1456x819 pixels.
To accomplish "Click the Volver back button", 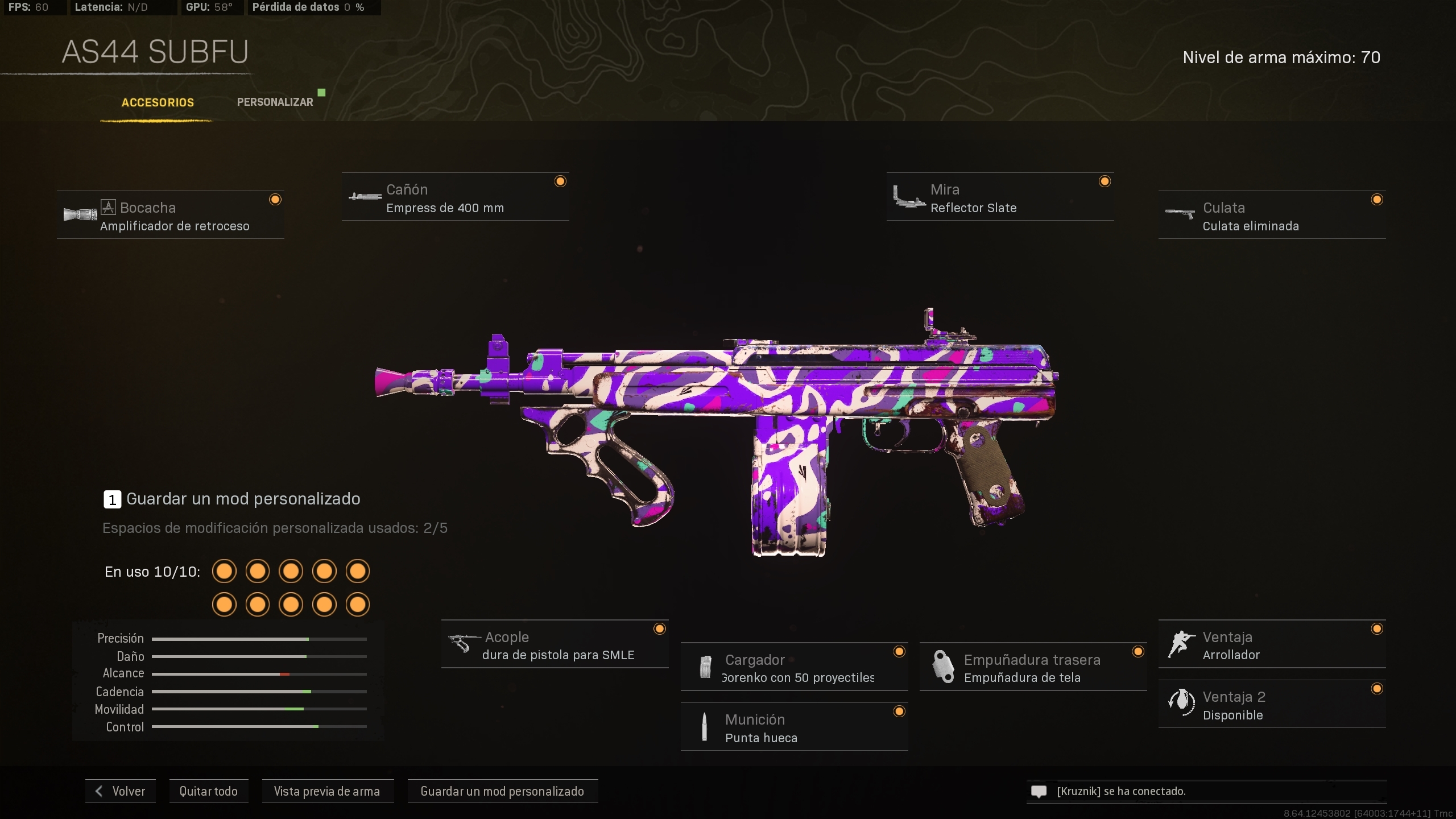I will pyautogui.click(x=120, y=791).
